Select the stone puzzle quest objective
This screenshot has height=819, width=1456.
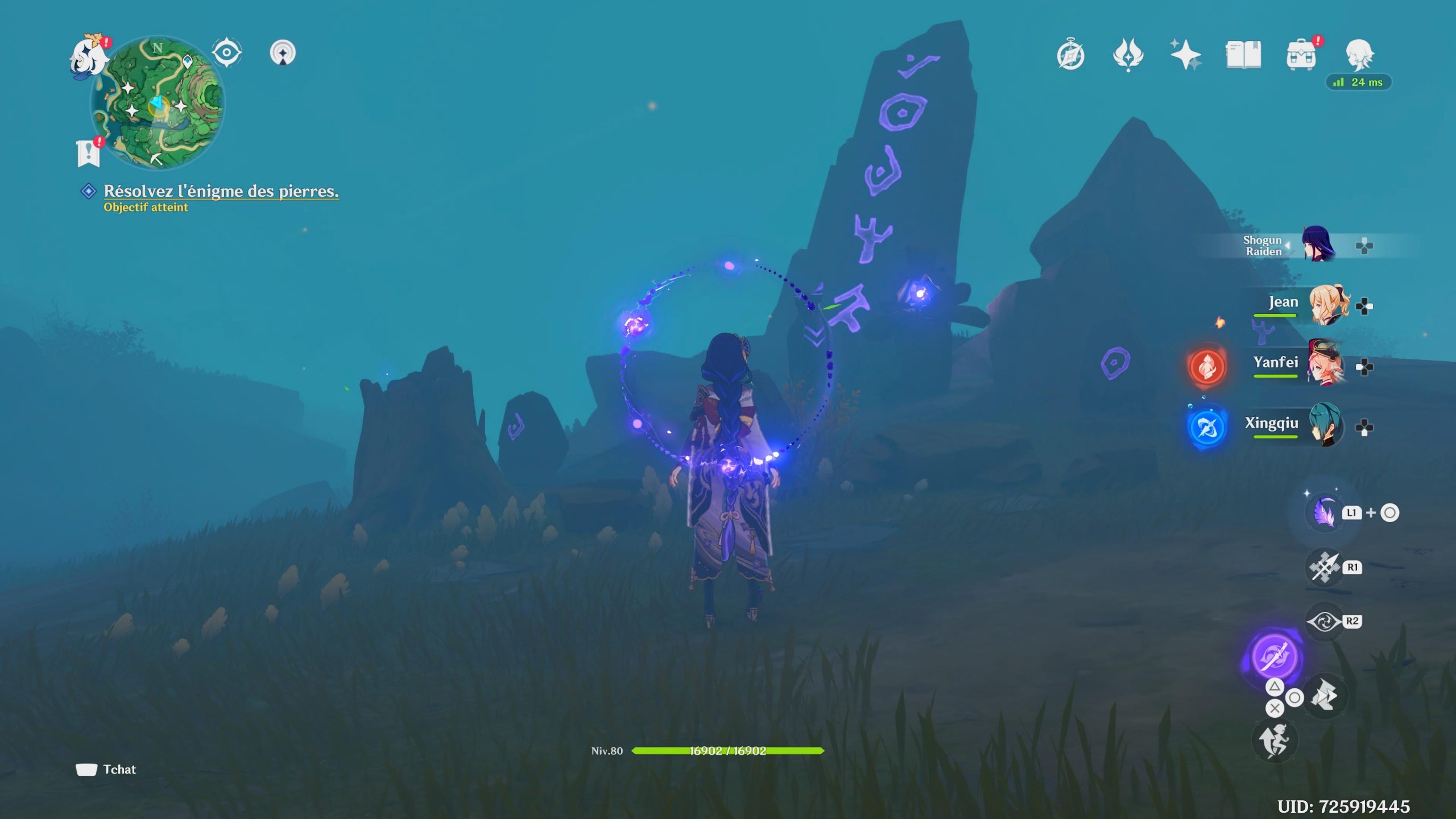tap(221, 192)
